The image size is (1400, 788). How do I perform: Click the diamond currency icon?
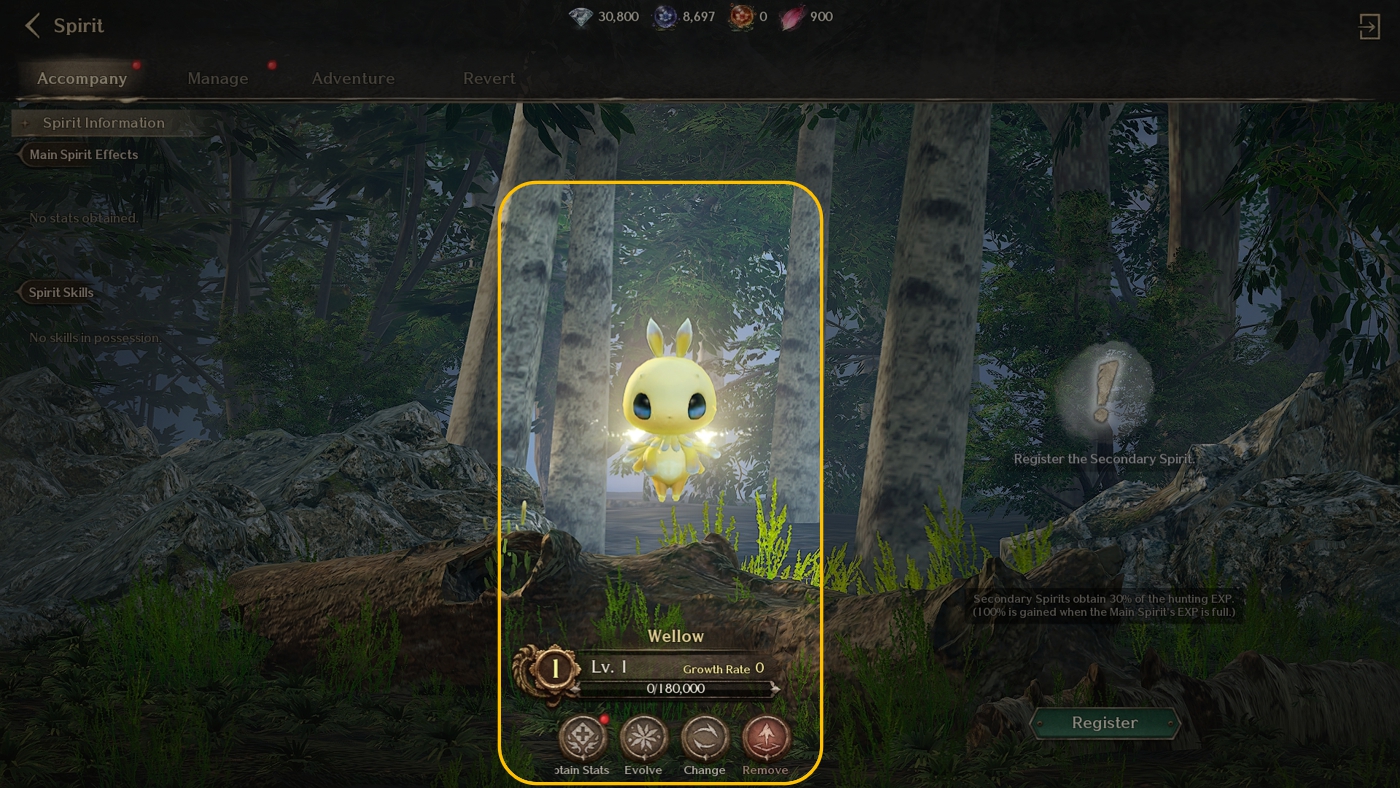click(x=580, y=17)
